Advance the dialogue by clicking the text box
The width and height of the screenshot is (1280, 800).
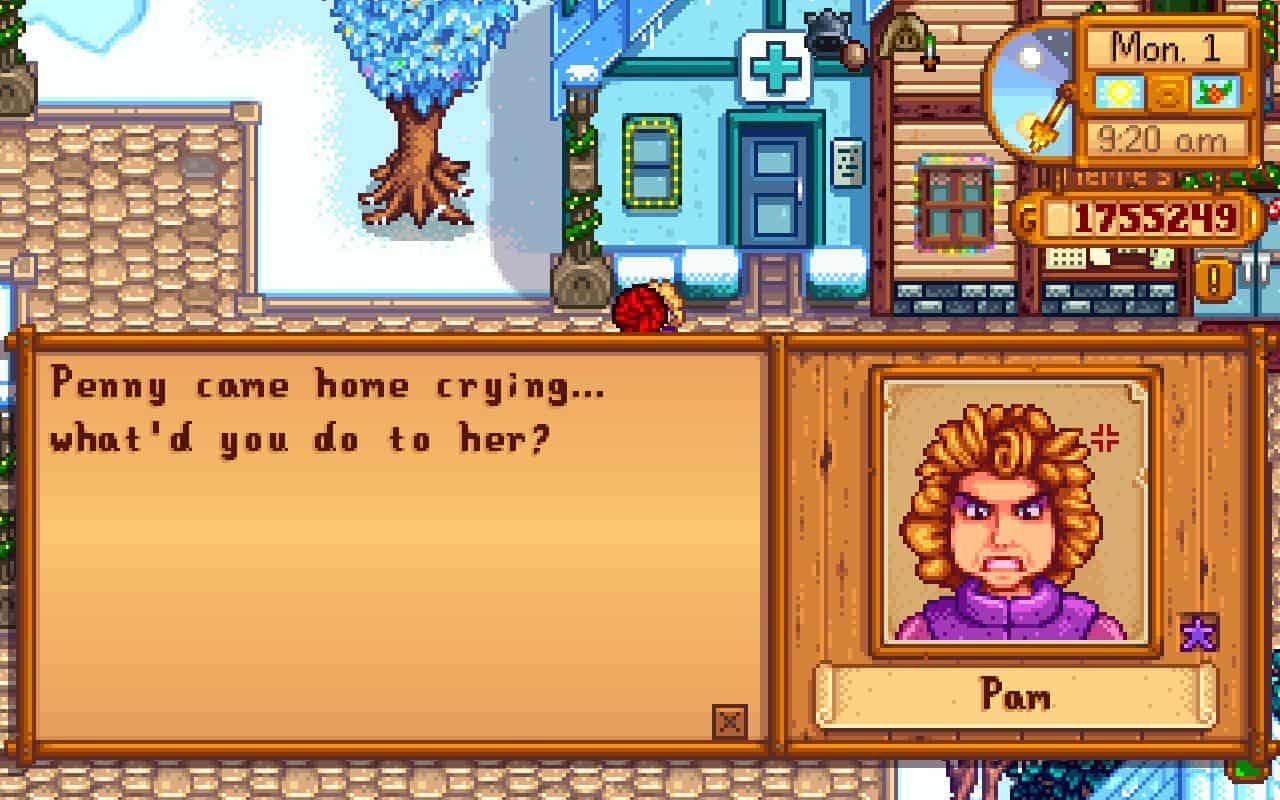[x=400, y=540]
